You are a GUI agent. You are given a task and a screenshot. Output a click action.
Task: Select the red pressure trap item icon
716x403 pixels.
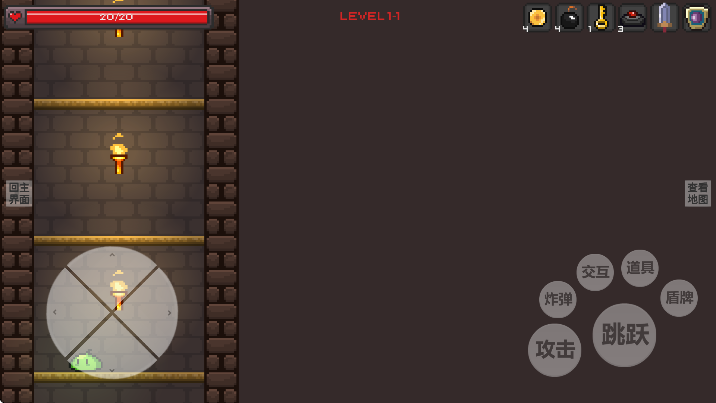click(x=633, y=17)
